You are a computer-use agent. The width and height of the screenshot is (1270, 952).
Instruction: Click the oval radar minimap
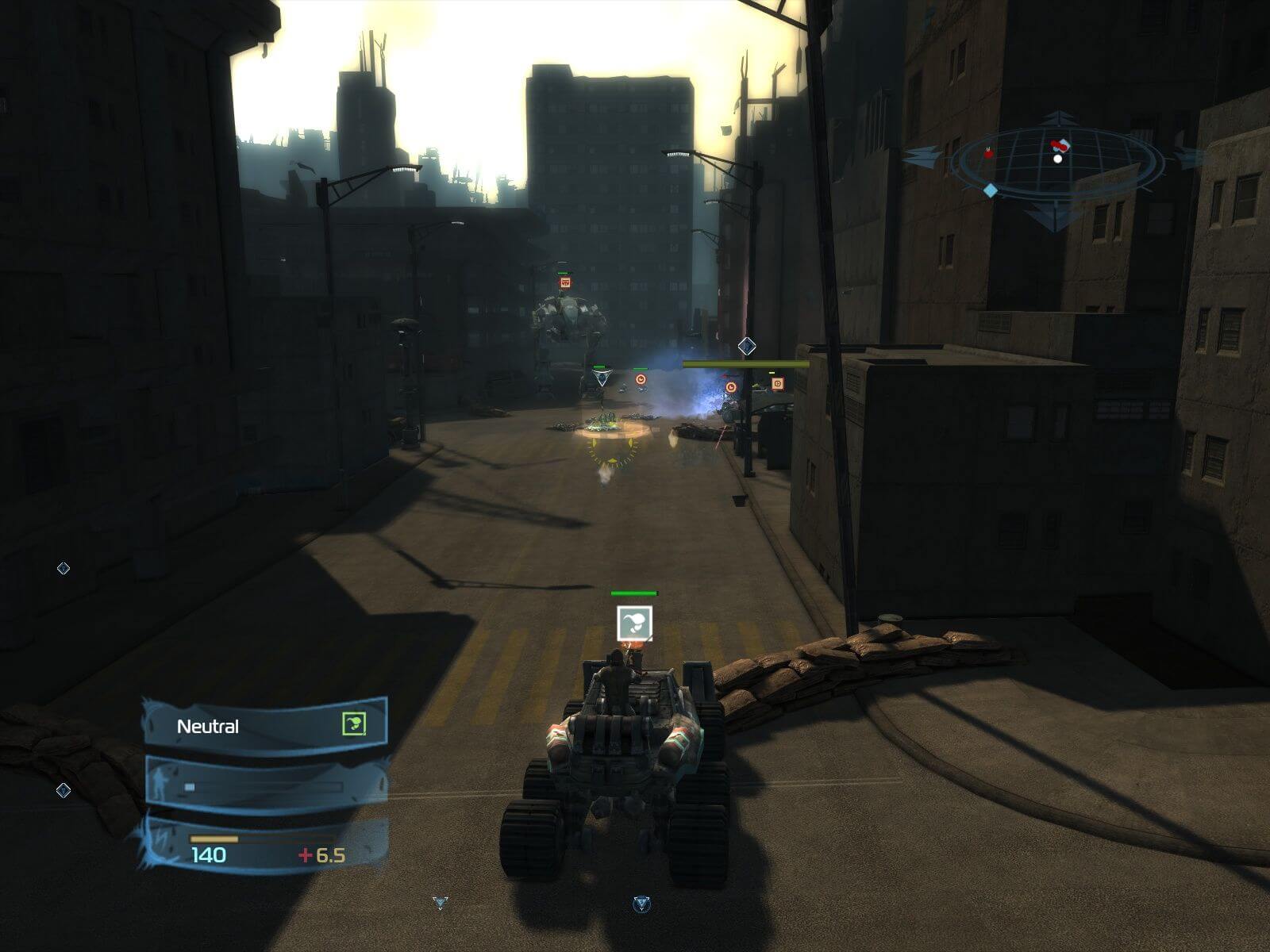point(1057,164)
